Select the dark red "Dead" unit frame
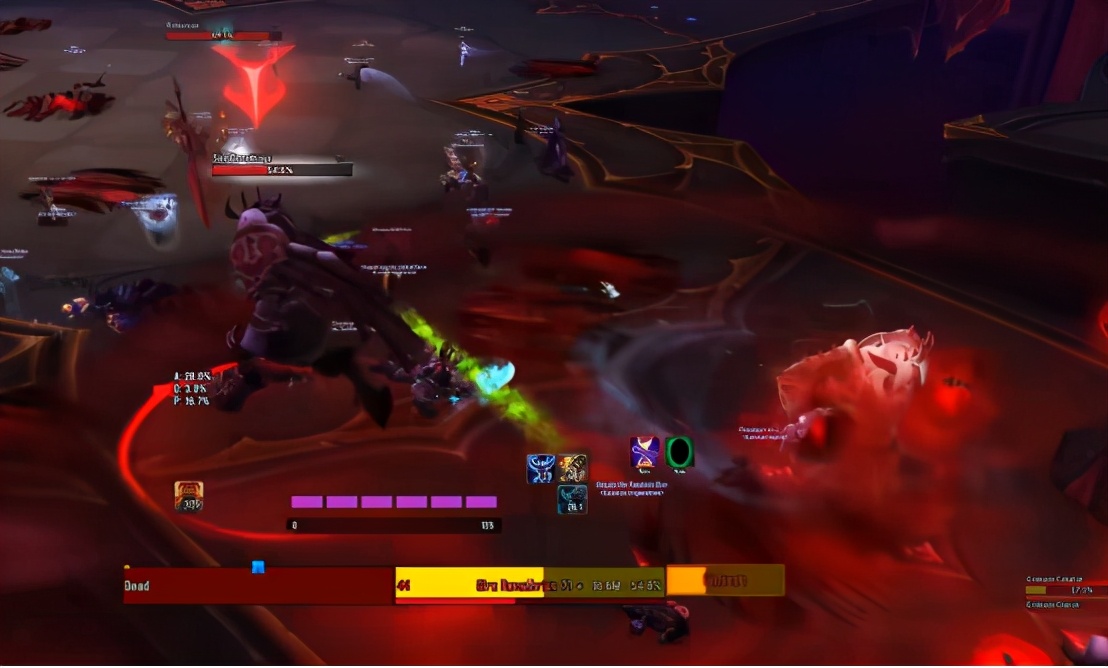The width and height of the screenshot is (1108, 668). (259, 585)
